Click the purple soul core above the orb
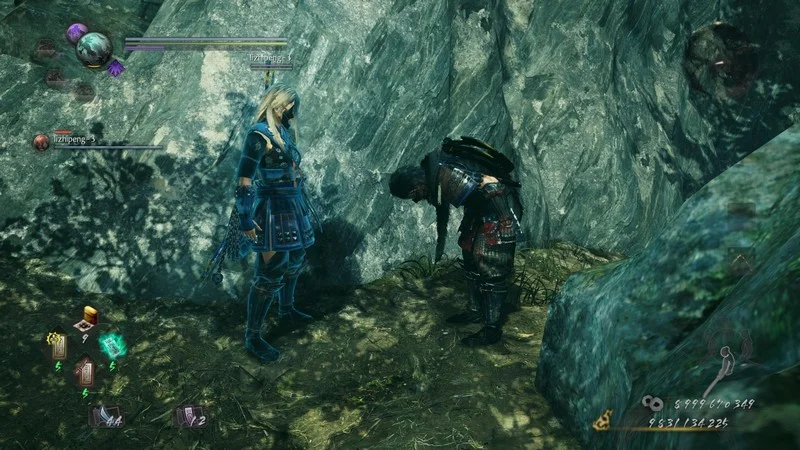 click(76, 33)
